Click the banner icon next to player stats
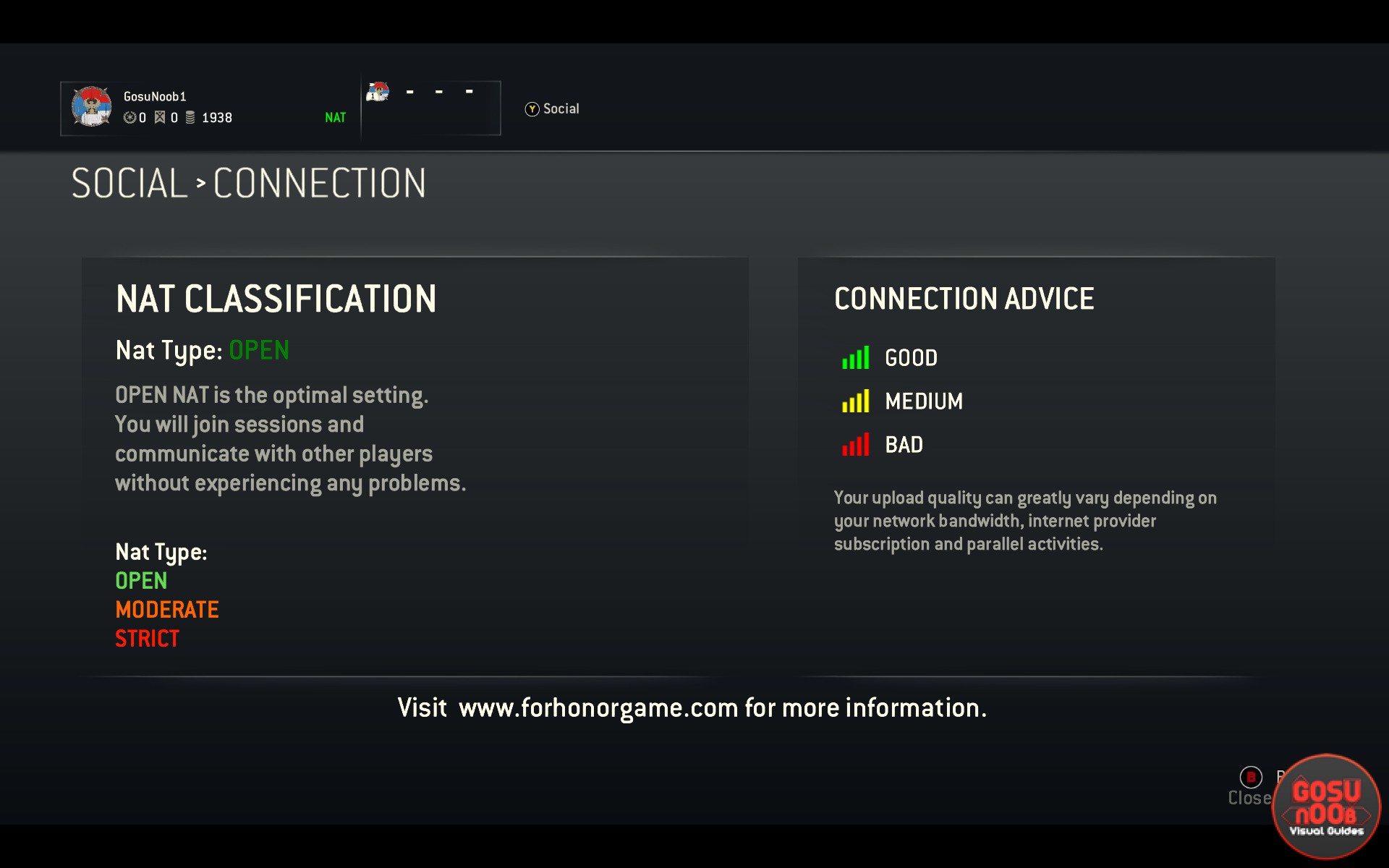This screenshot has width=1389, height=868. coord(161,118)
